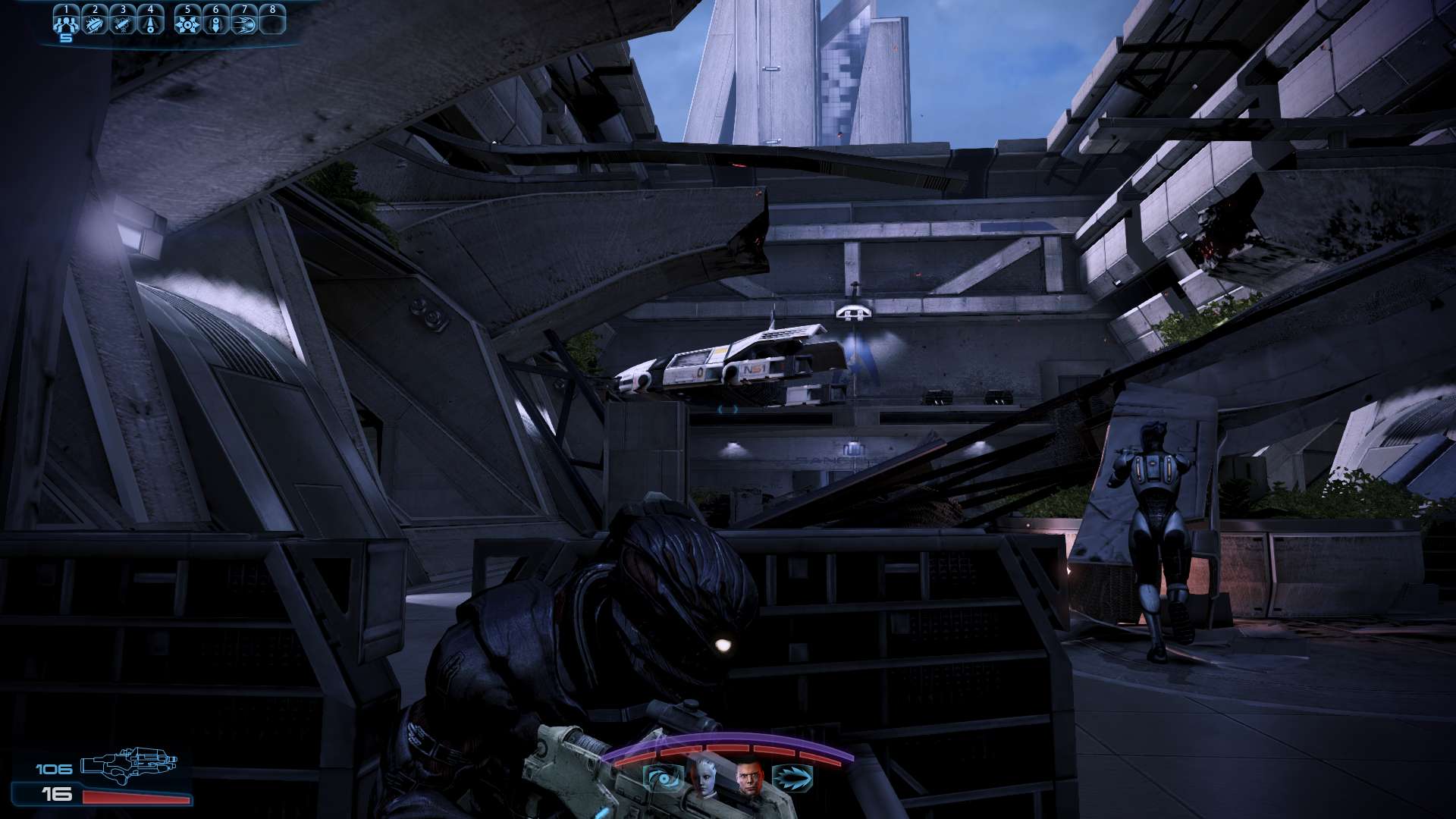Activate the three-figure squad power in slot 1
The height and width of the screenshot is (819, 1456).
pyautogui.click(x=67, y=23)
